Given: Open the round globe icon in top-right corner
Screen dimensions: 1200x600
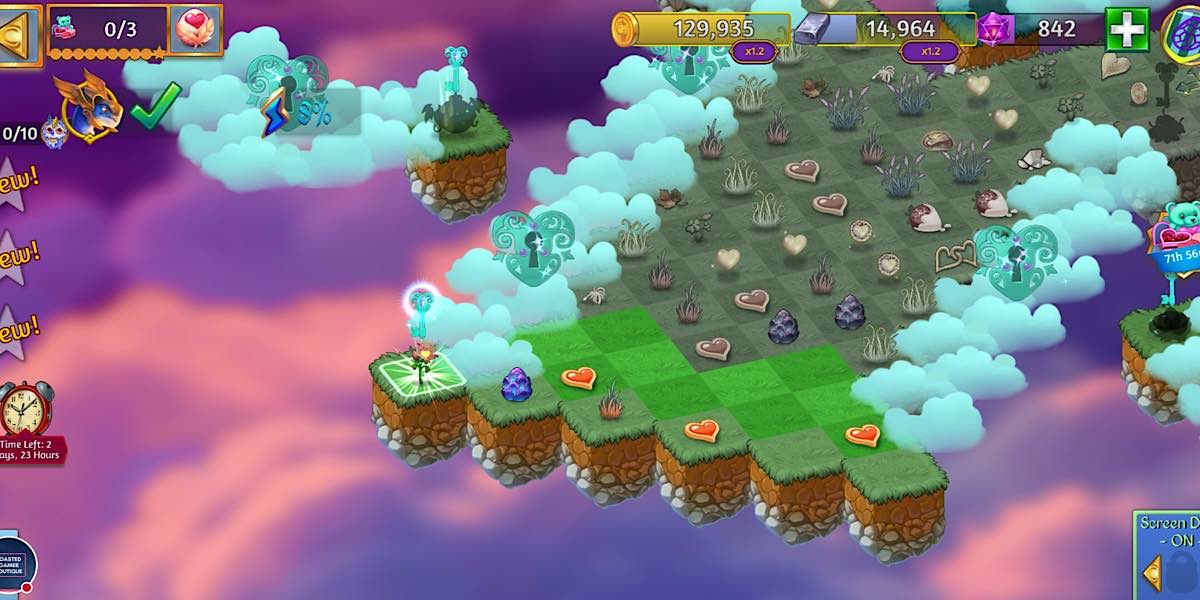Looking at the screenshot, I should tap(1184, 30).
